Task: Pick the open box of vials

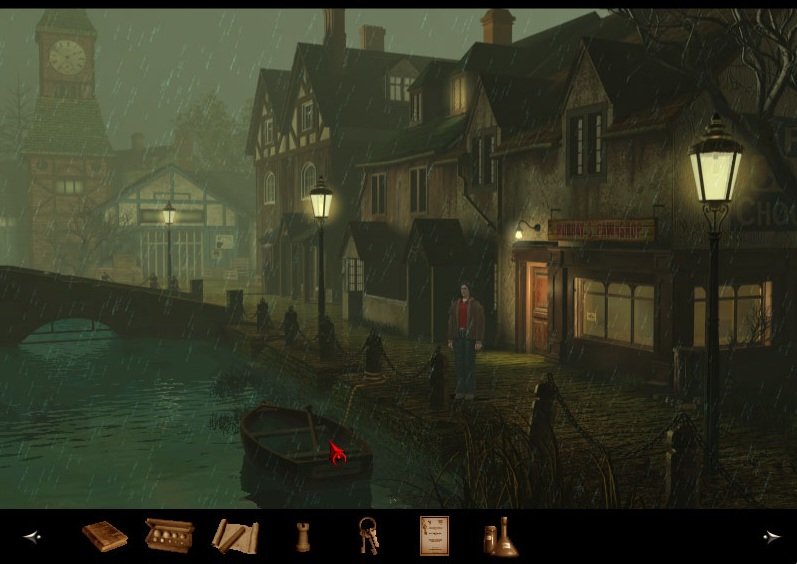Action: click(169, 535)
